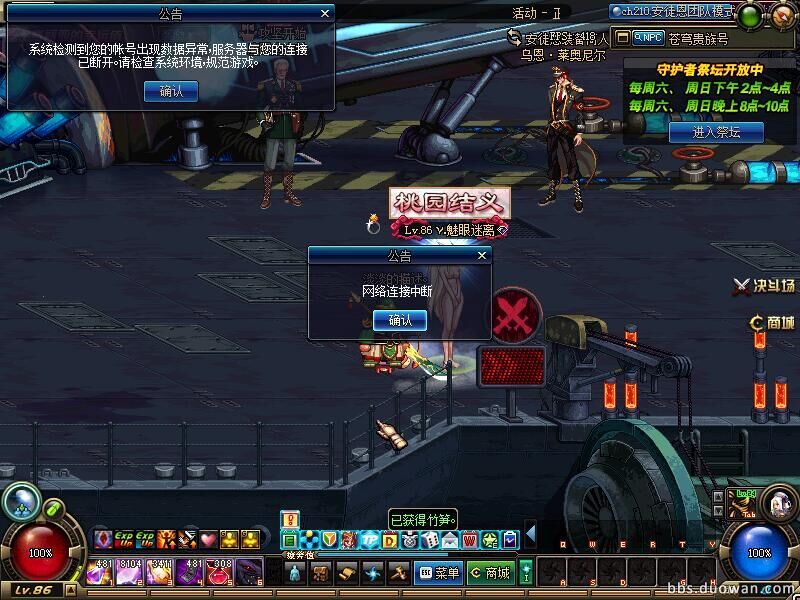The width and height of the screenshot is (800, 600).
Task: Open the NPC search button
Action: pyautogui.click(x=649, y=37)
